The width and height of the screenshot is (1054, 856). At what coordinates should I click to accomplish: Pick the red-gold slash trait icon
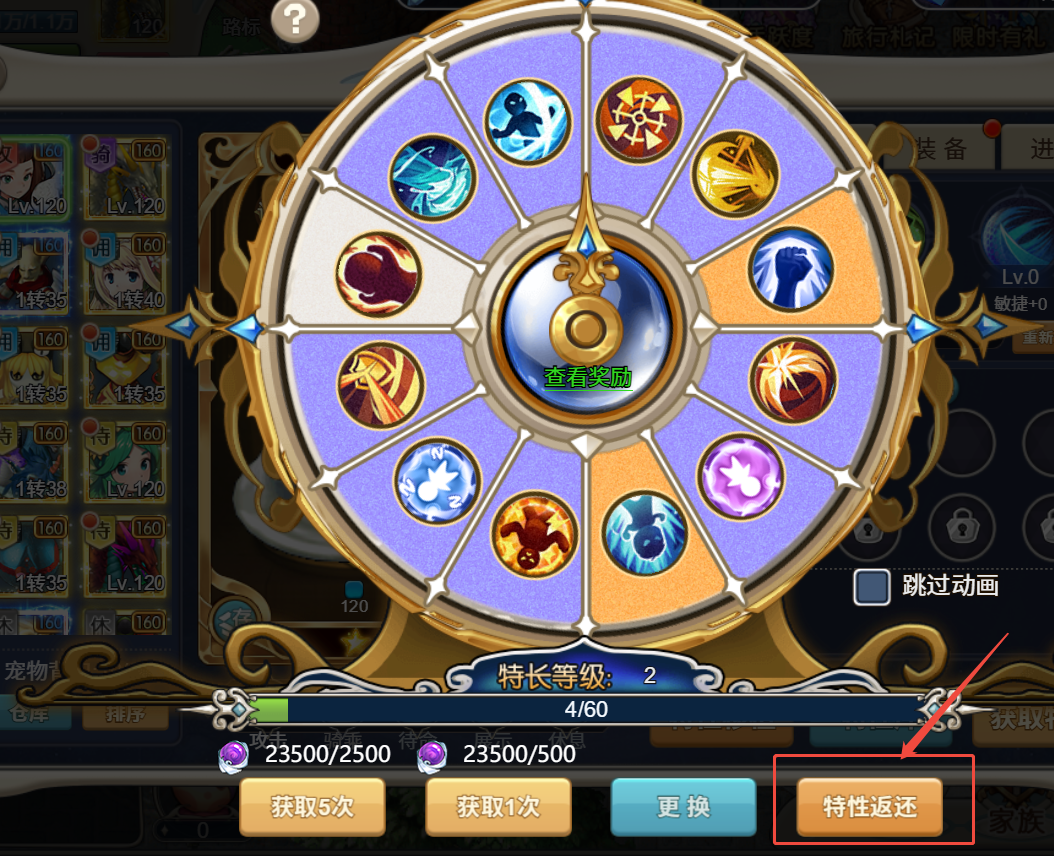pyautogui.click(x=381, y=386)
